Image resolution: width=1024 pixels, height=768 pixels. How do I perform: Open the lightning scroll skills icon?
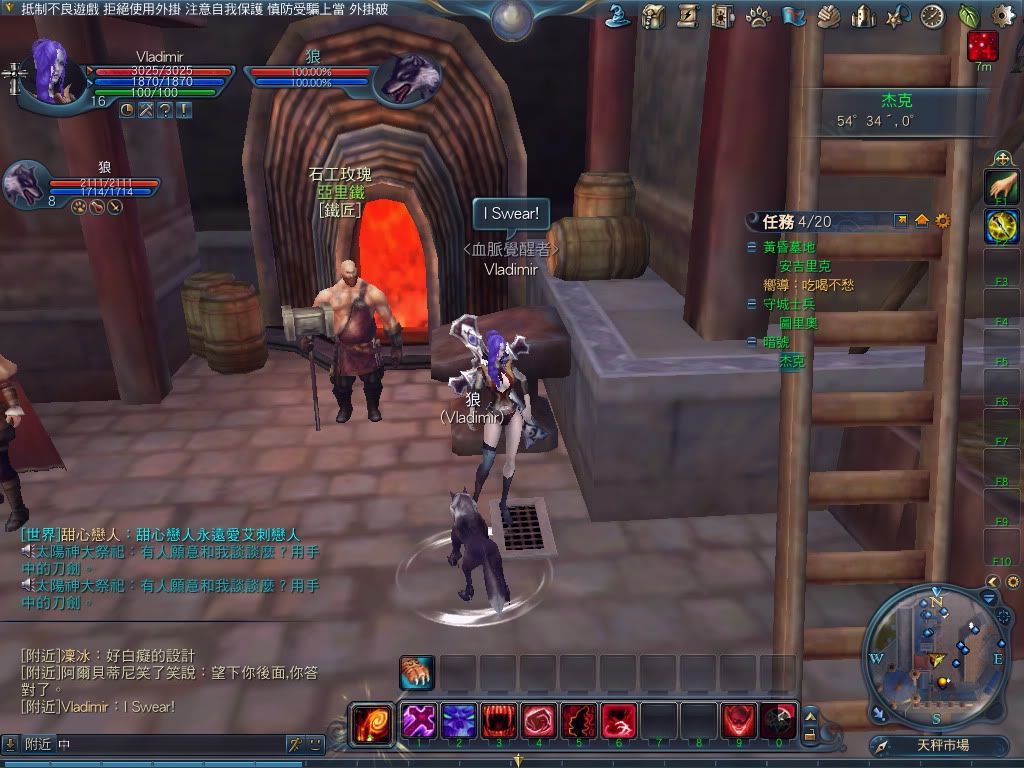tap(688, 16)
